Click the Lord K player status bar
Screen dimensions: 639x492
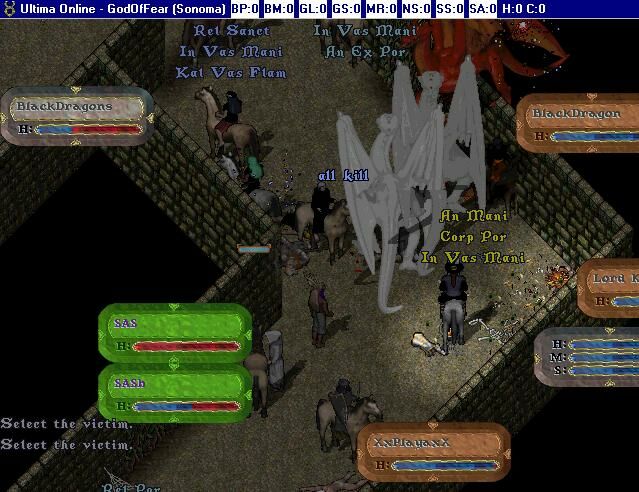coord(610,287)
